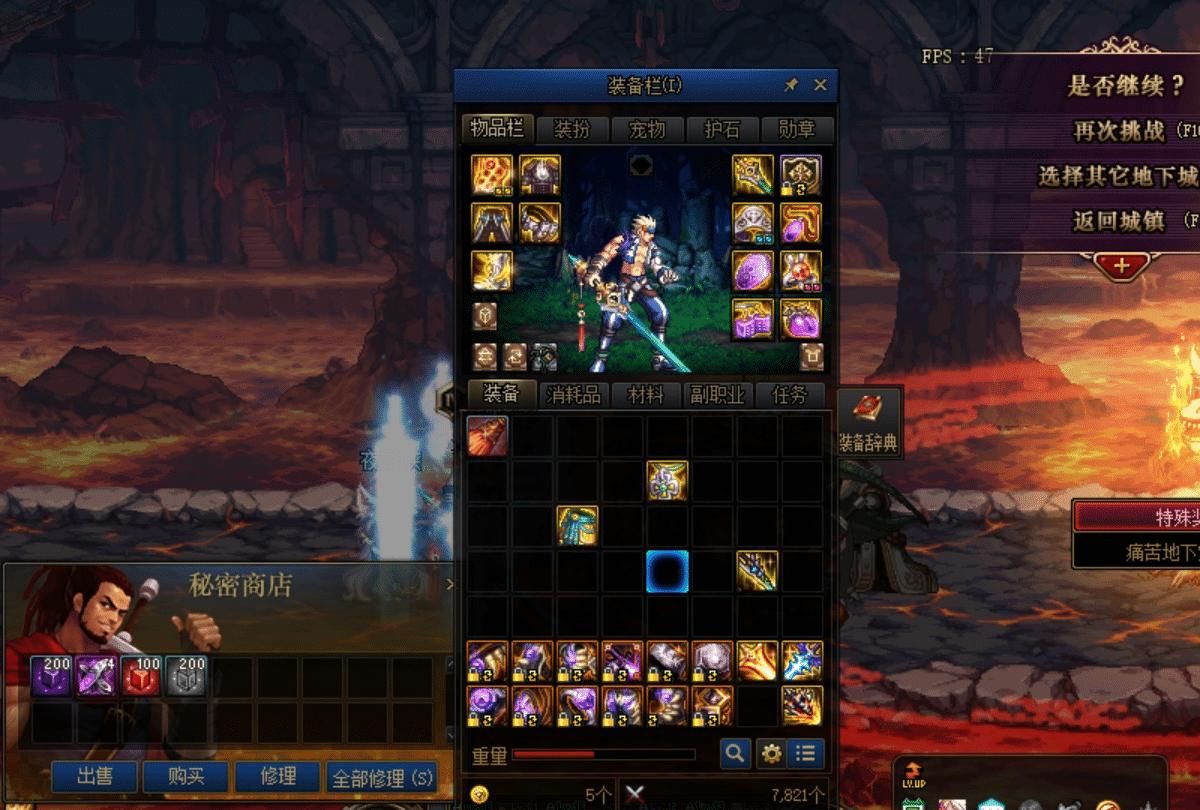1200x810 pixels.
Task: Click the magnifier search button in inventory
Action: 735,753
